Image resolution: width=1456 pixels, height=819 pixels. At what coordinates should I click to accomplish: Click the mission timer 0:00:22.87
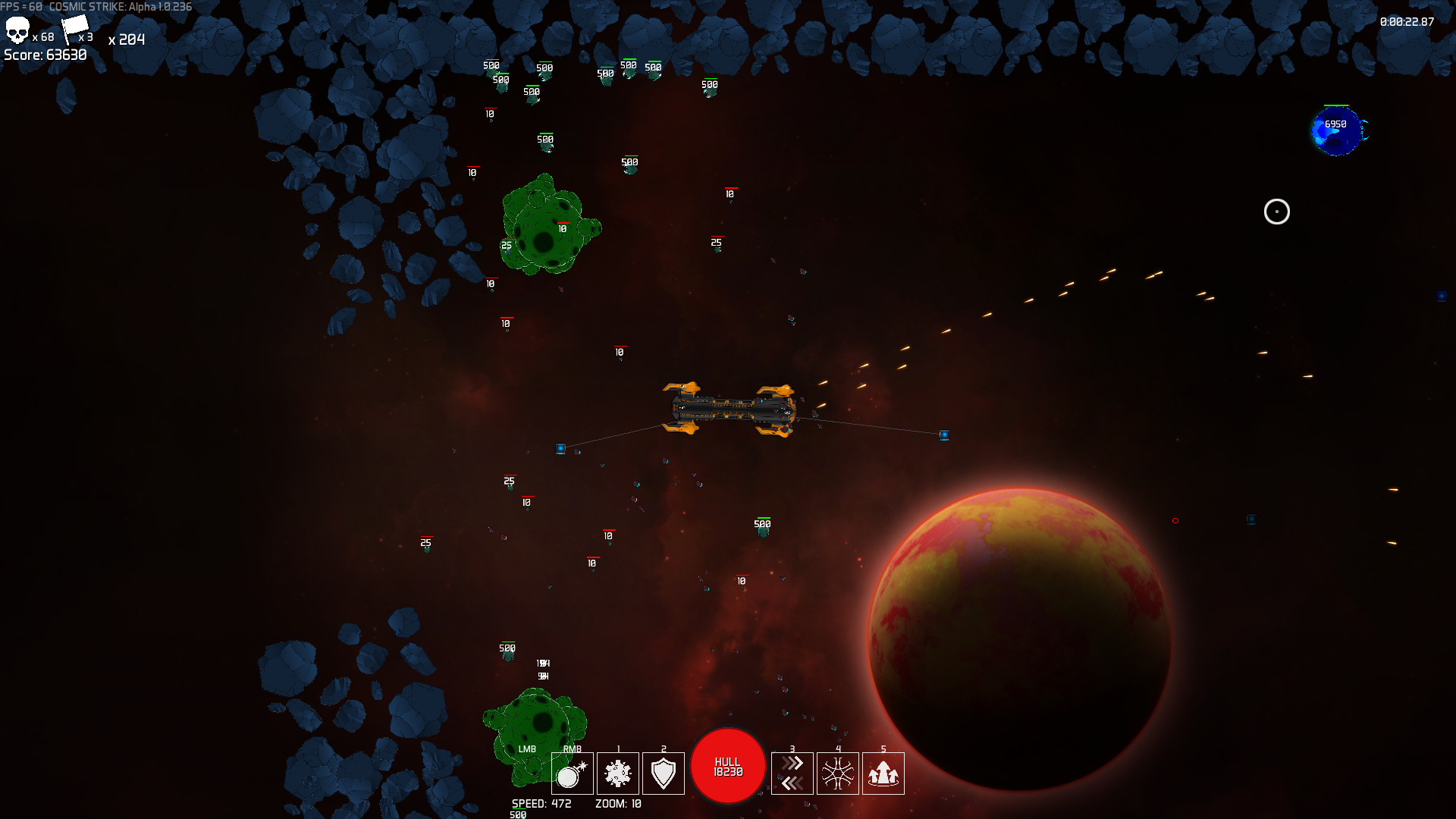click(x=1407, y=23)
